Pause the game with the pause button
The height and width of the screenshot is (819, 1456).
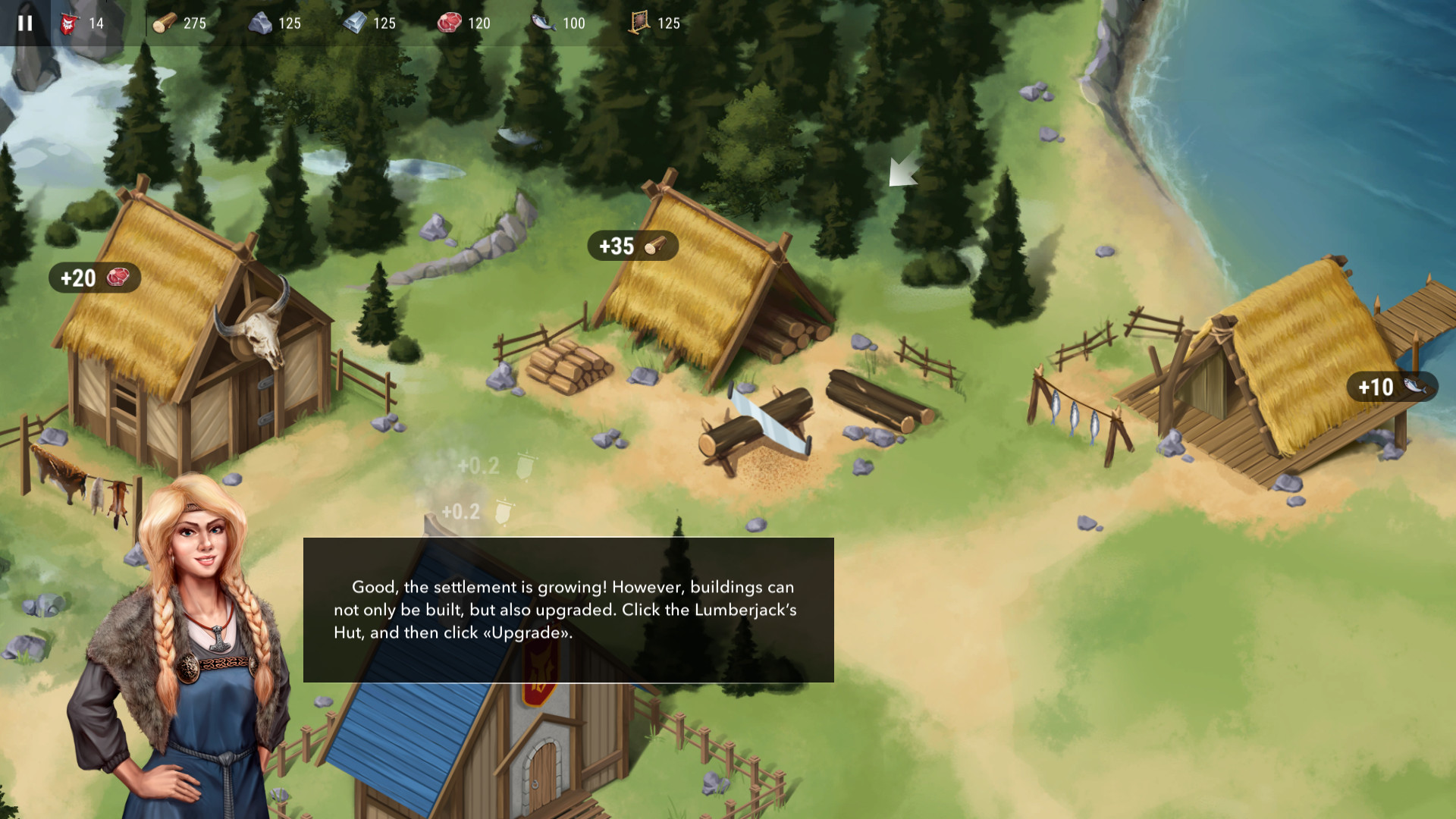tap(25, 23)
